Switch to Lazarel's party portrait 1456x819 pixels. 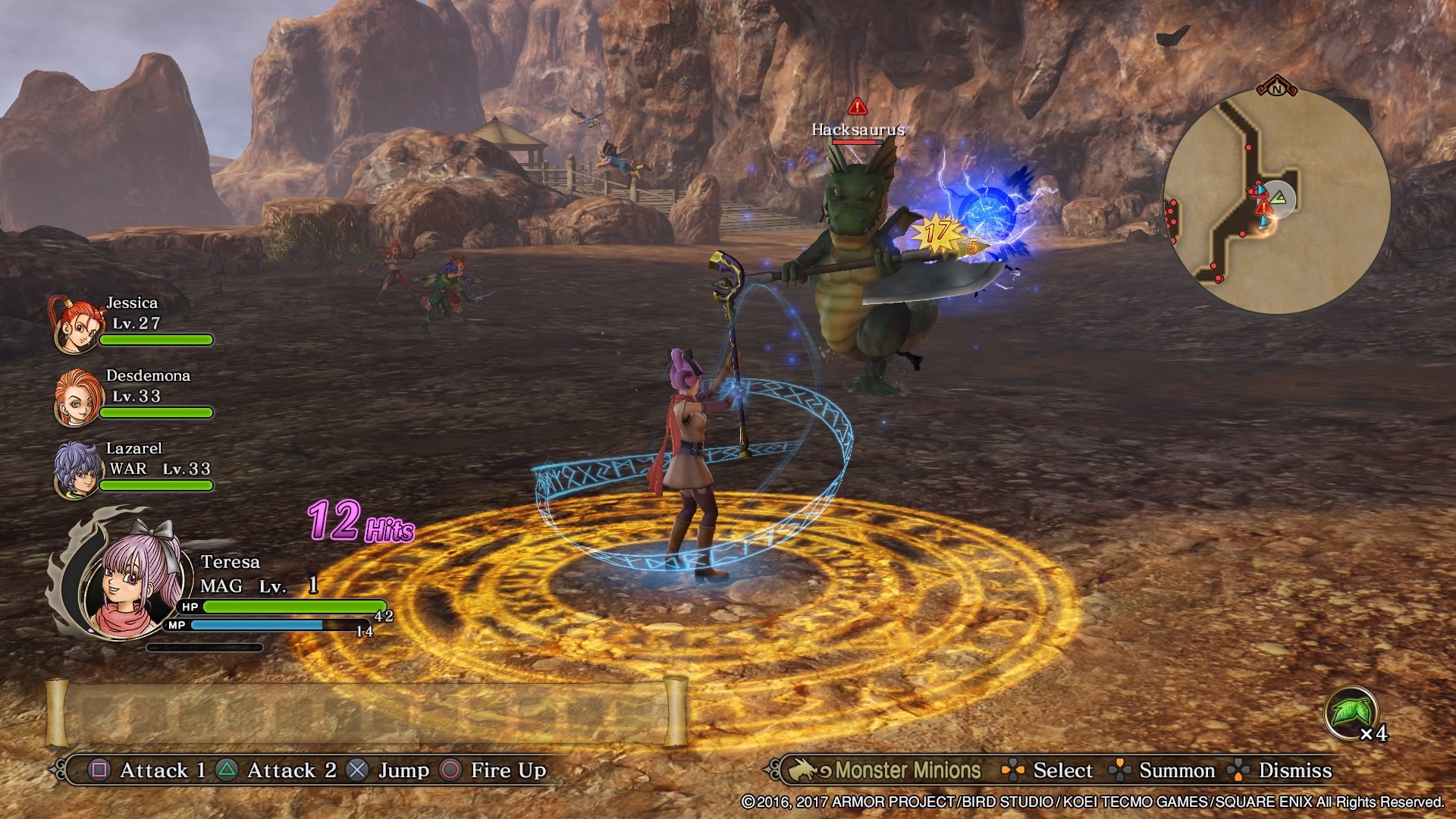[76, 470]
